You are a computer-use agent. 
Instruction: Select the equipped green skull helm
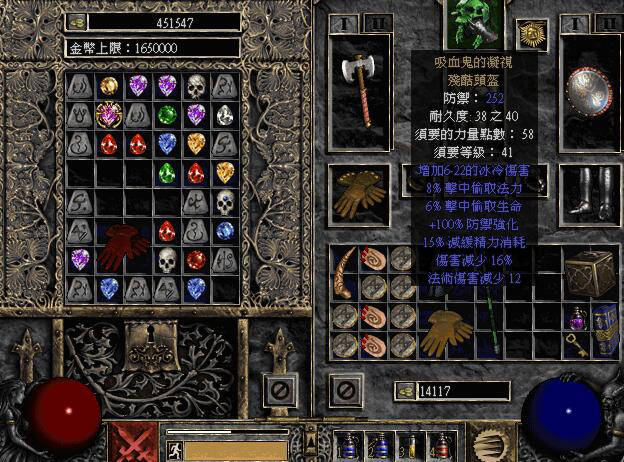pos(470,22)
